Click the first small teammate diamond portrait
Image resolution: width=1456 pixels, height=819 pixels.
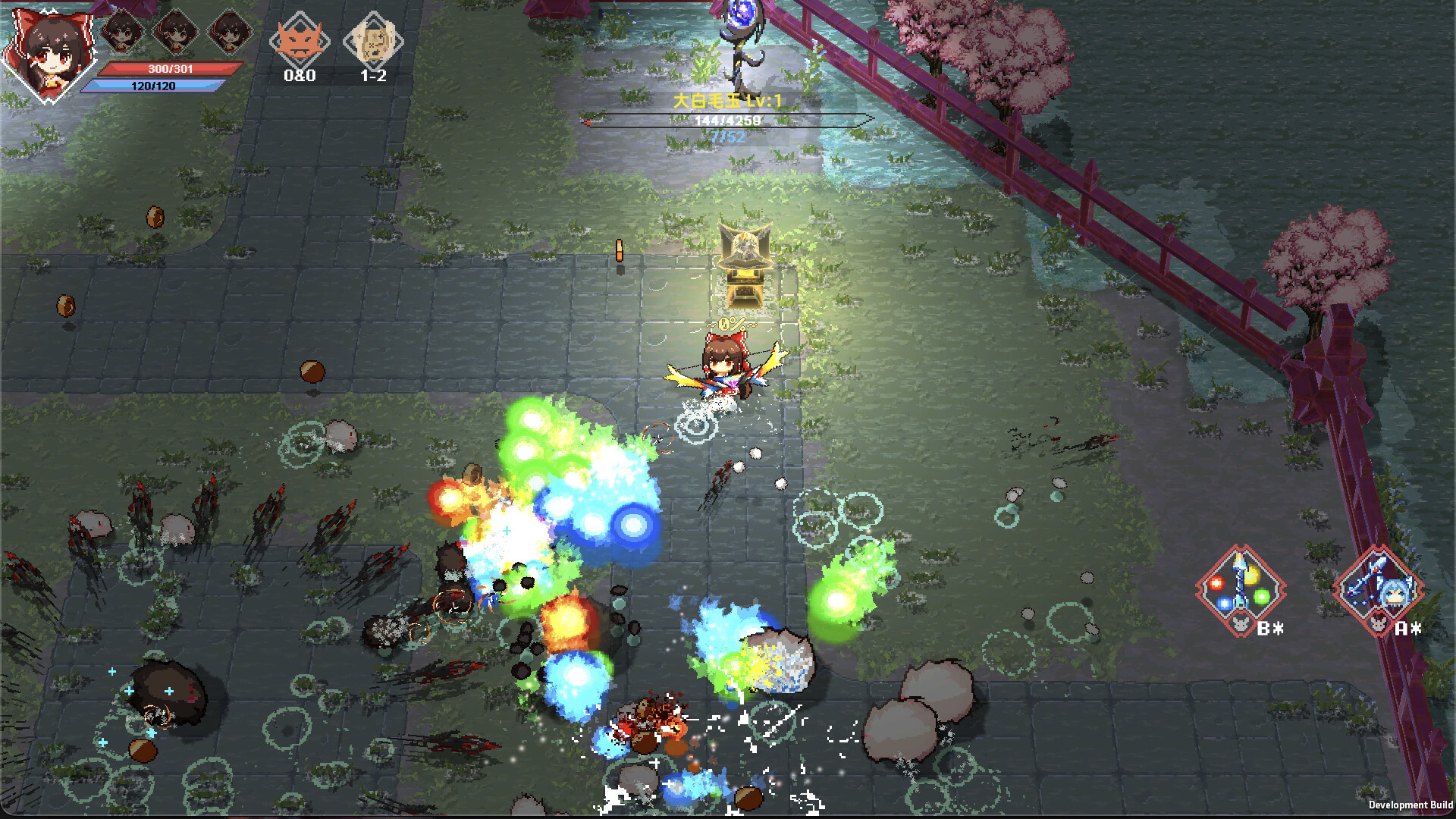click(124, 32)
